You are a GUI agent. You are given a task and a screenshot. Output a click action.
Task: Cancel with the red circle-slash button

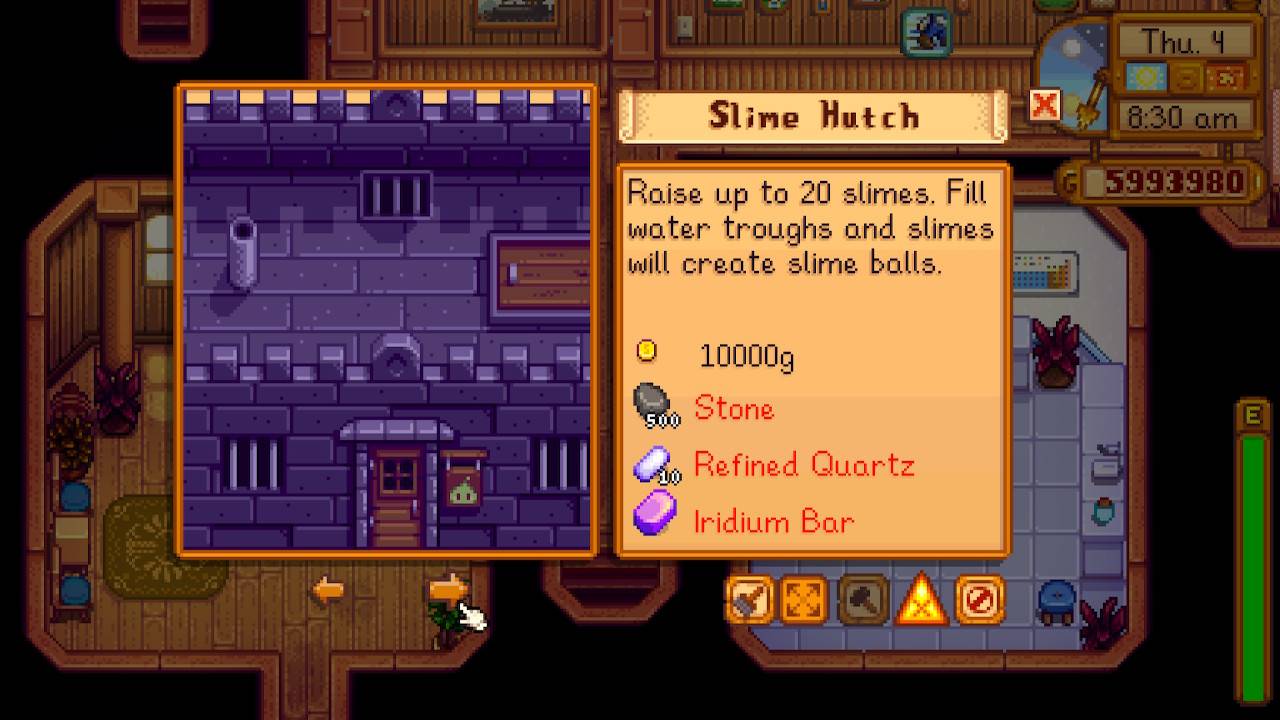979,599
